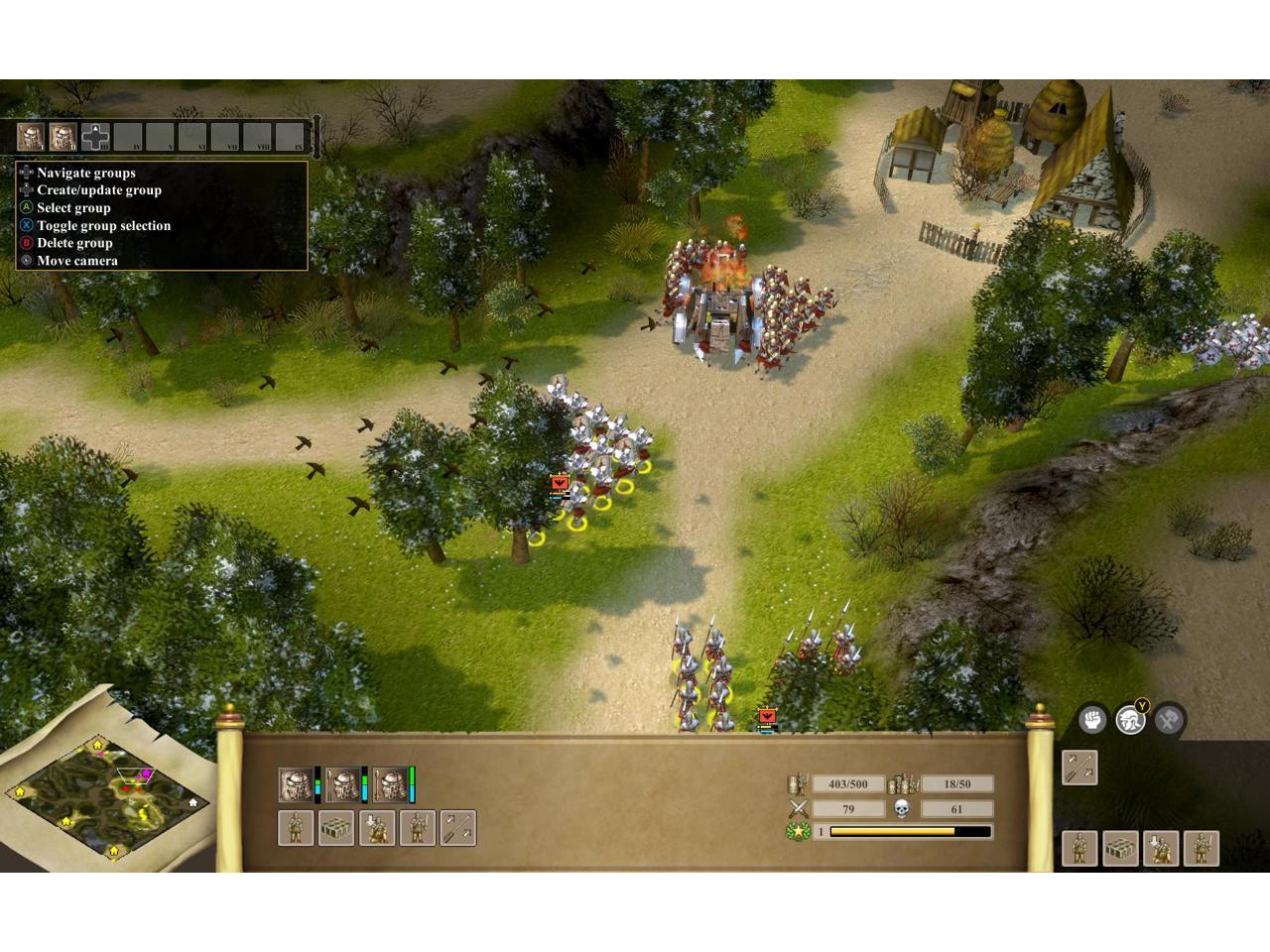The height and width of the screenshot is (952, 1270).
Task: Switch to the Roman helmet tab
Action: click(x=1130, y=720)
